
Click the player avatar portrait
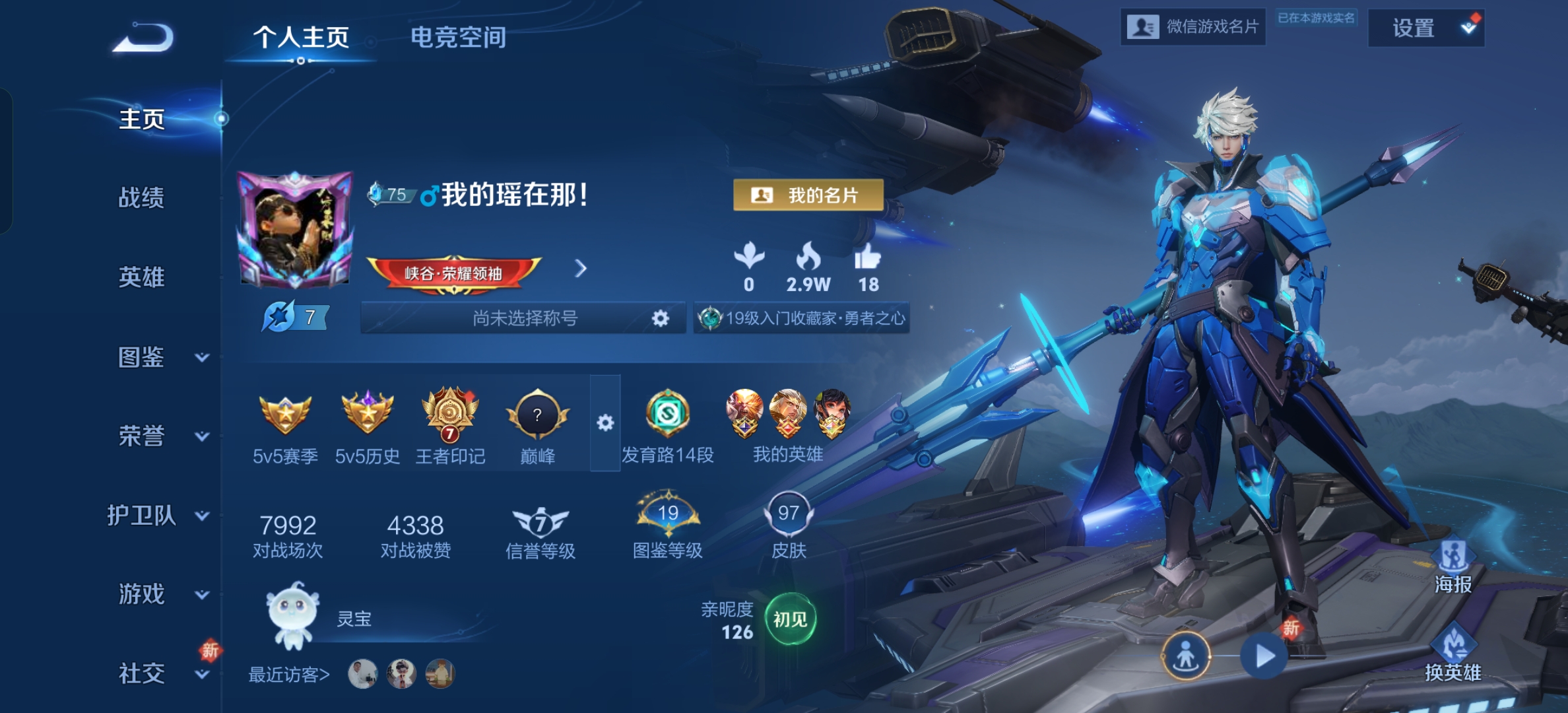pos(294,229)
